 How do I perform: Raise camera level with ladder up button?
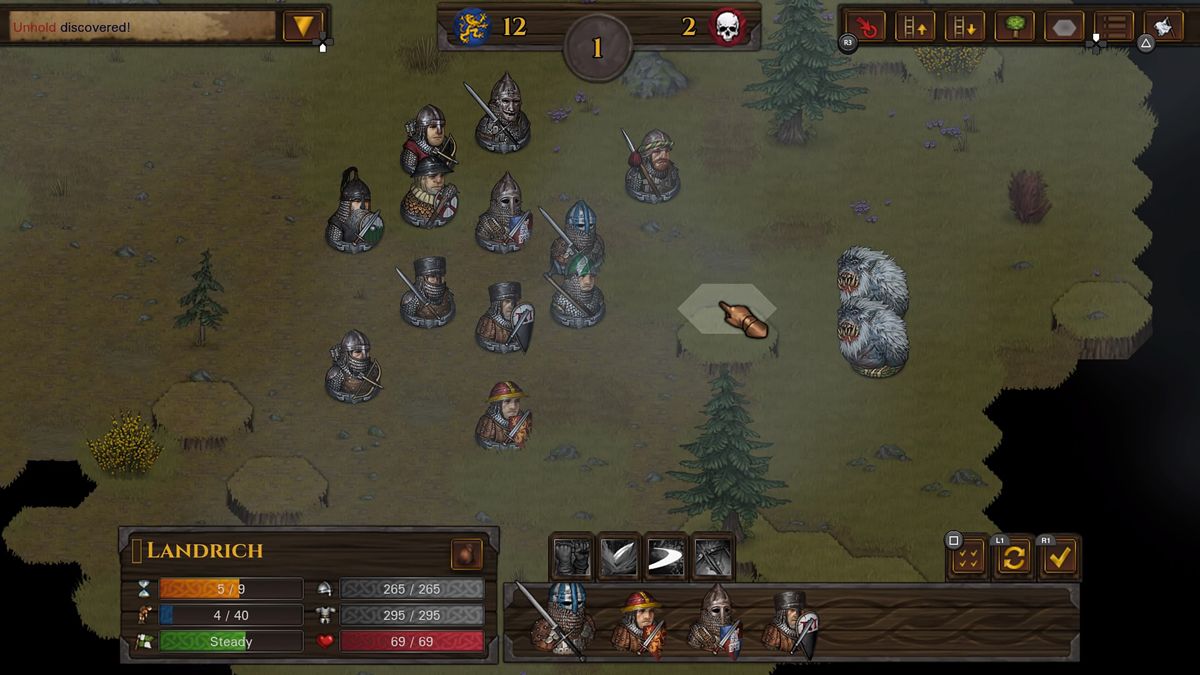pyautogui.click(x=915, y=26)
